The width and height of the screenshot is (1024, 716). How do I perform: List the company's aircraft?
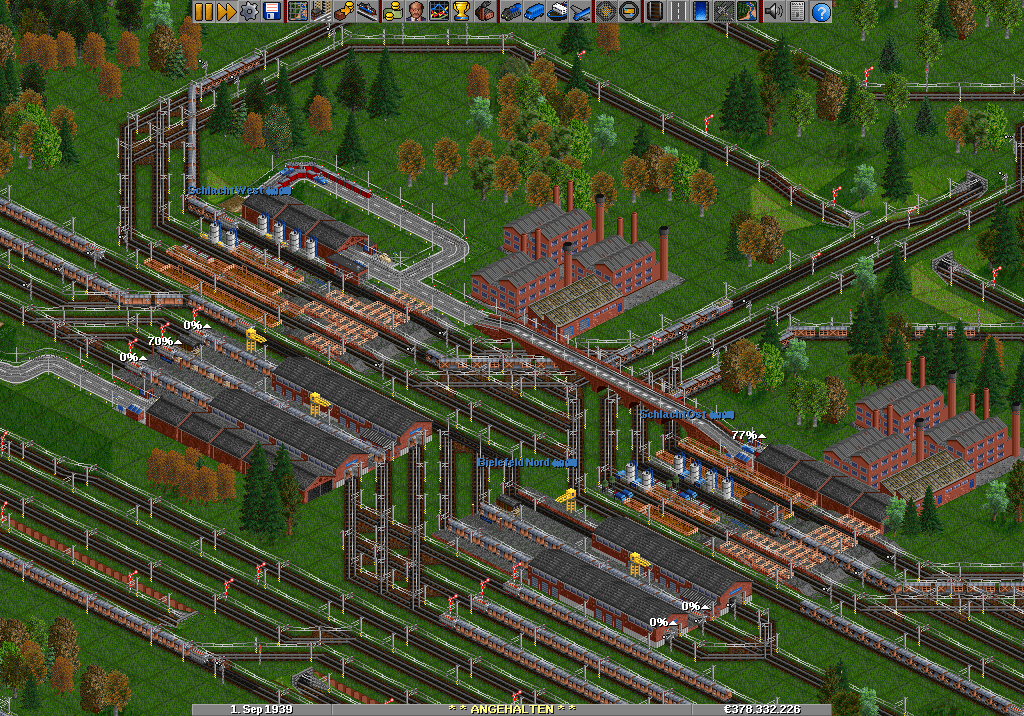click(580, 11)
